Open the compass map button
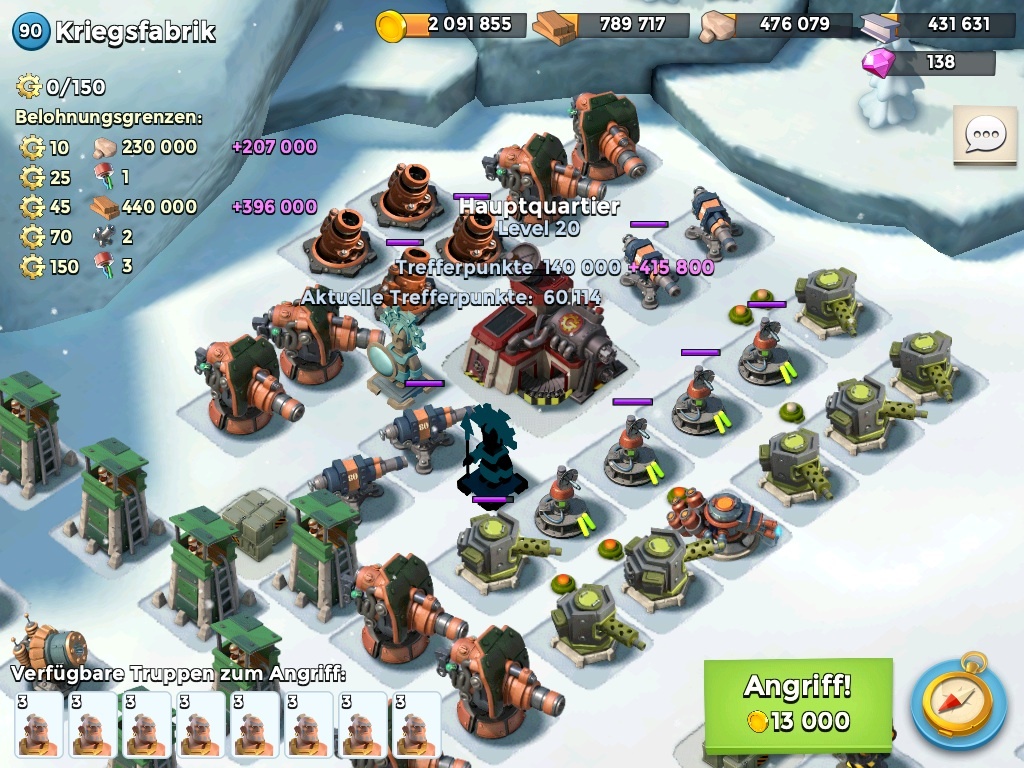1024x768 pixels. point(958,702)
